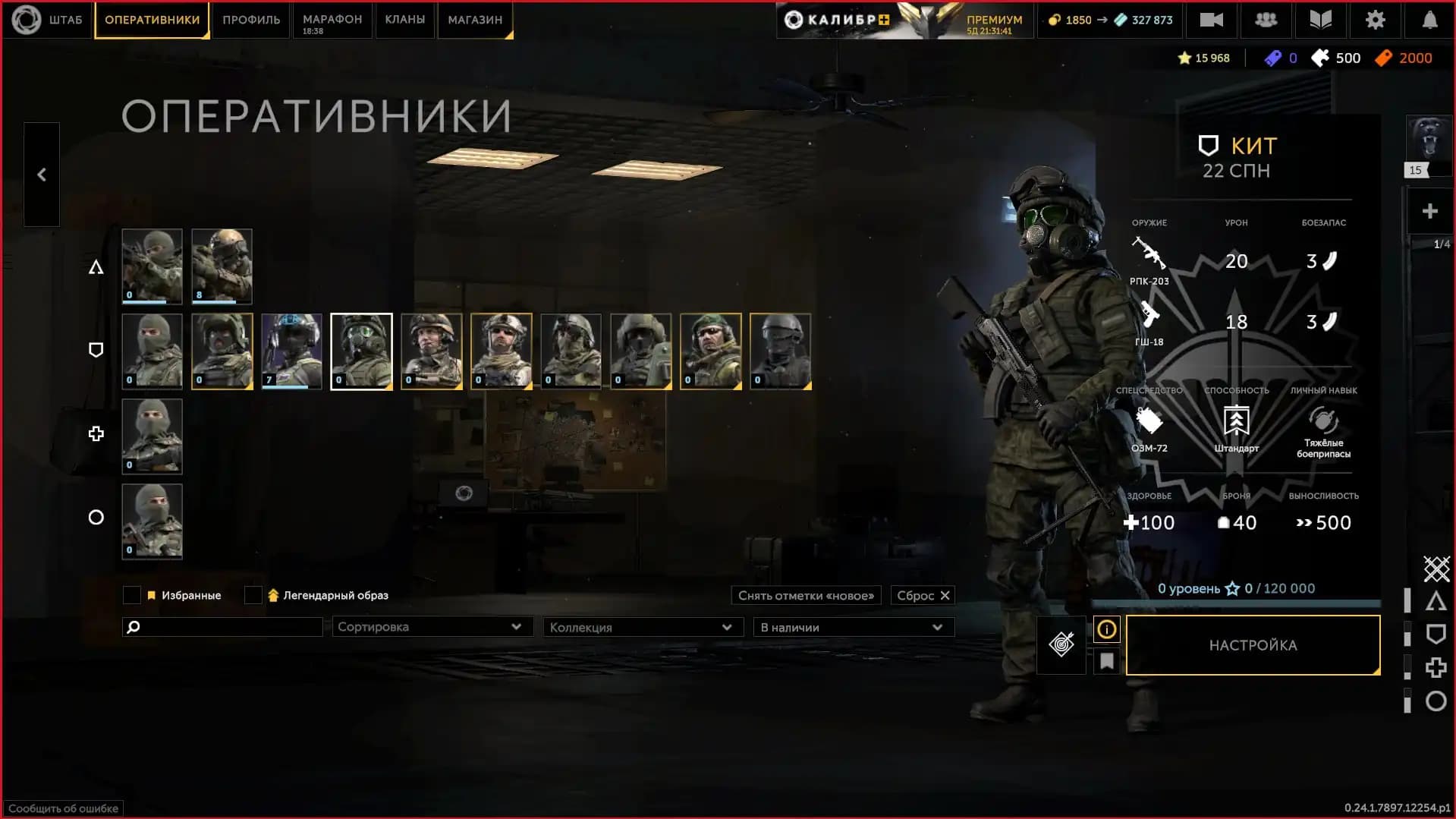Click the operator search input field
Screen dimensions: 1456x819
[222, 627]
